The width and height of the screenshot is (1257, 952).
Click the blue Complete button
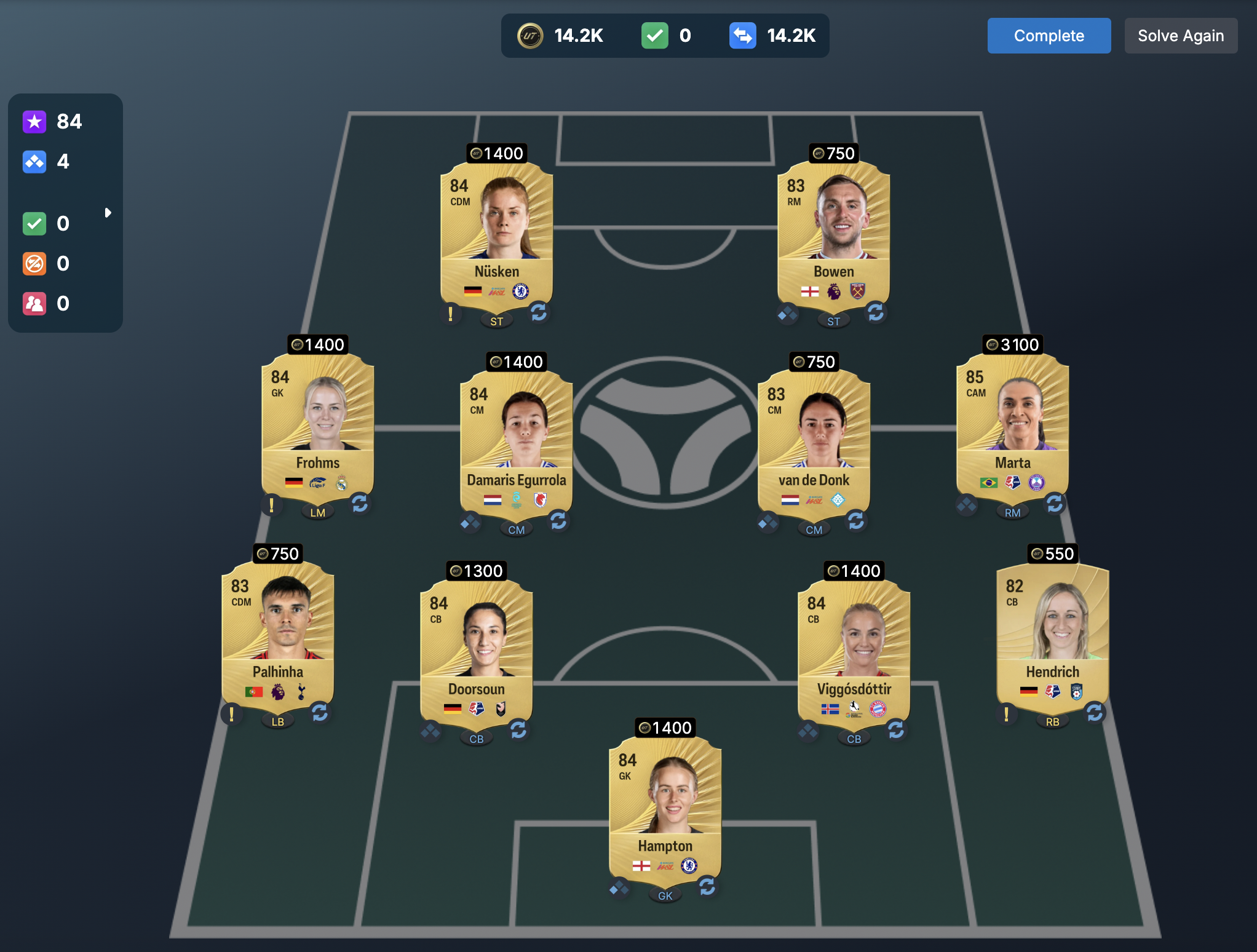click(x=1049, y=36)
